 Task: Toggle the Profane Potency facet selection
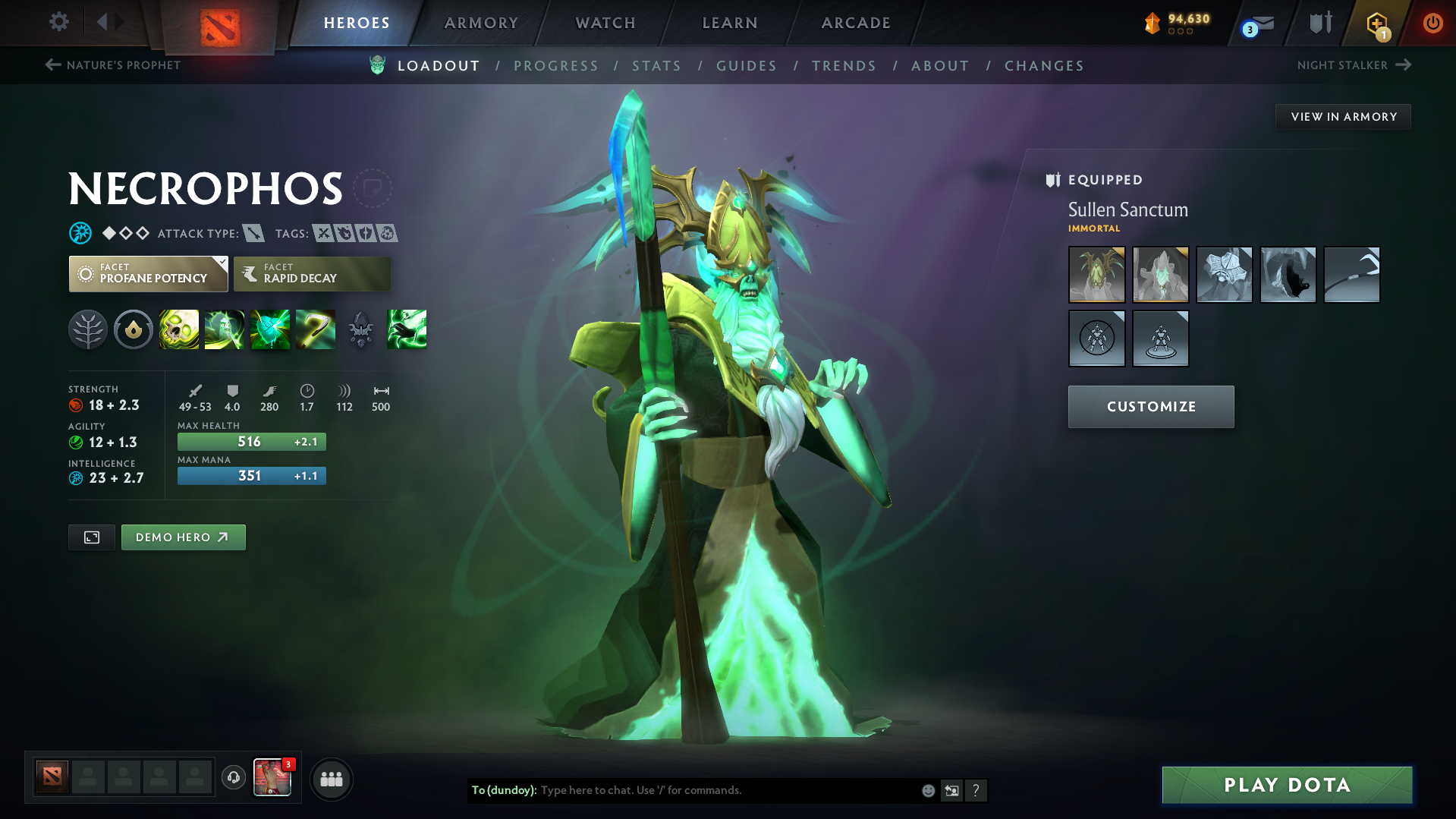point(148,274)
